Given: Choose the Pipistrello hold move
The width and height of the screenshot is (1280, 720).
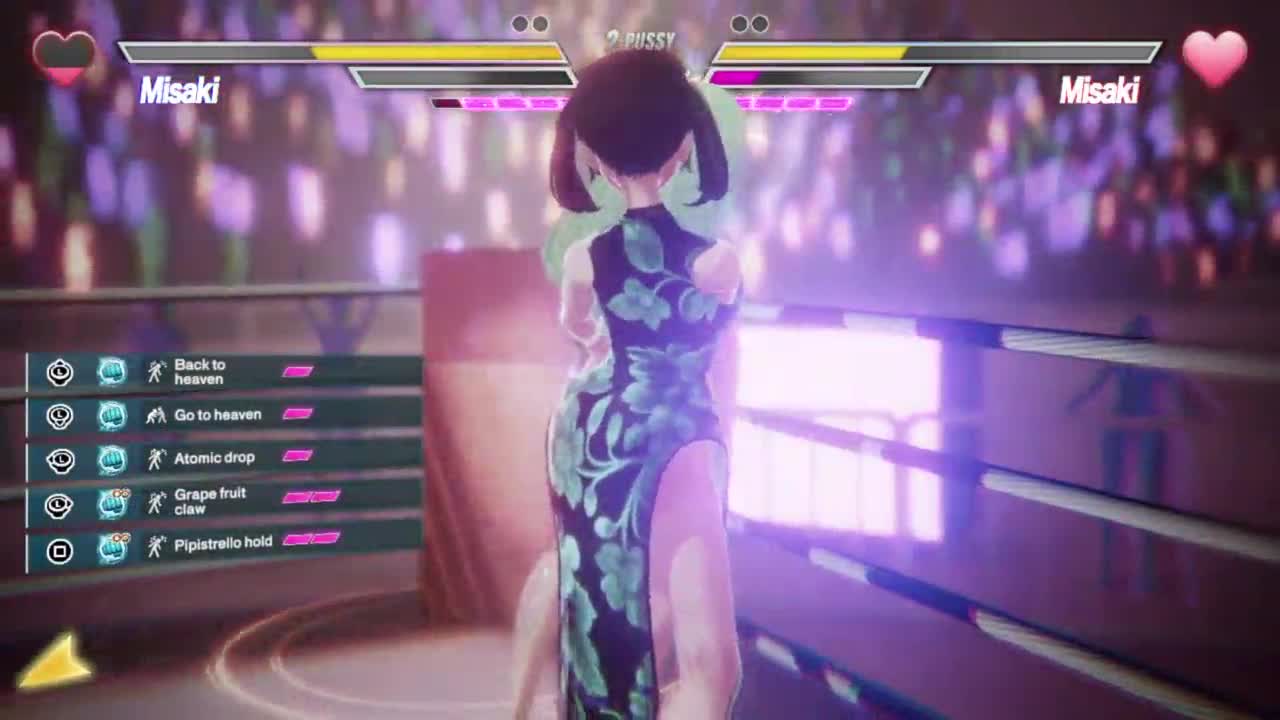Looking at the screenshot, I should click(222, 543).
